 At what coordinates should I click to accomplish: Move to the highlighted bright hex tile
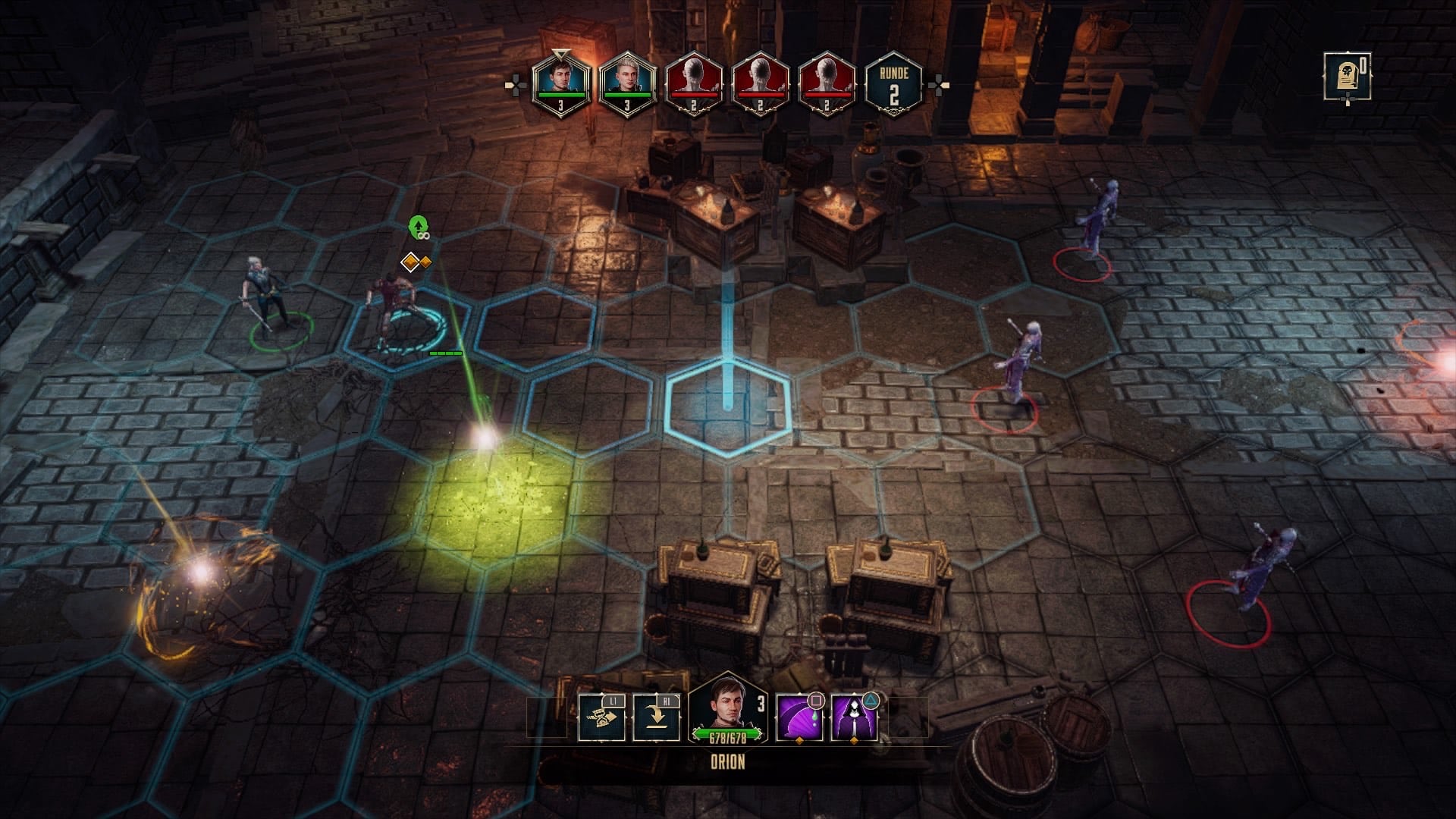[728, 407]
